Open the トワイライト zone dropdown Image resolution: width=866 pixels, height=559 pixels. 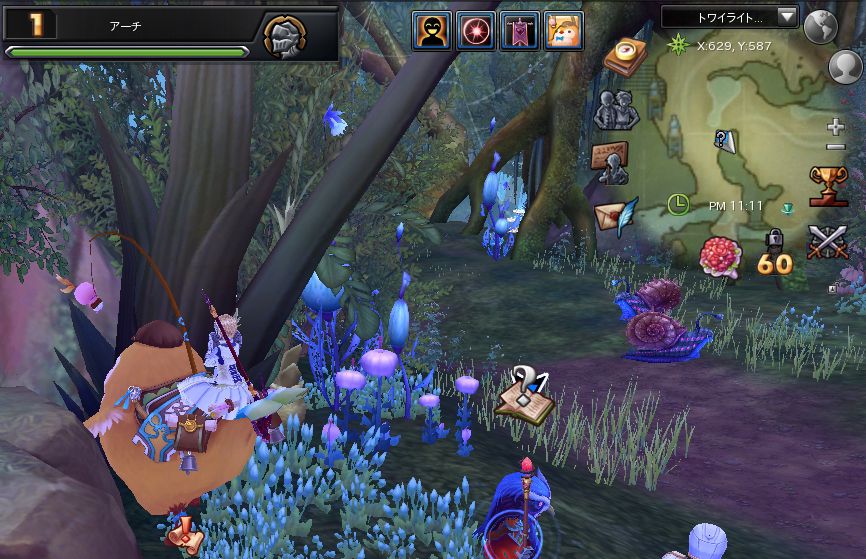(x=730, y=17)
